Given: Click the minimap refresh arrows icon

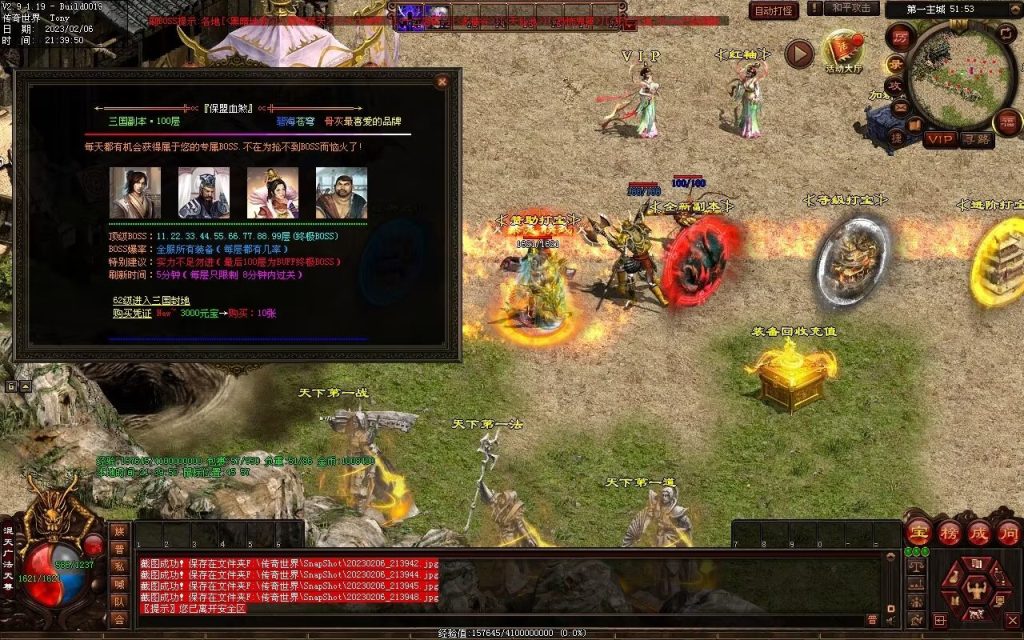Looking at the screenshot, I should tap(1007, 33).
